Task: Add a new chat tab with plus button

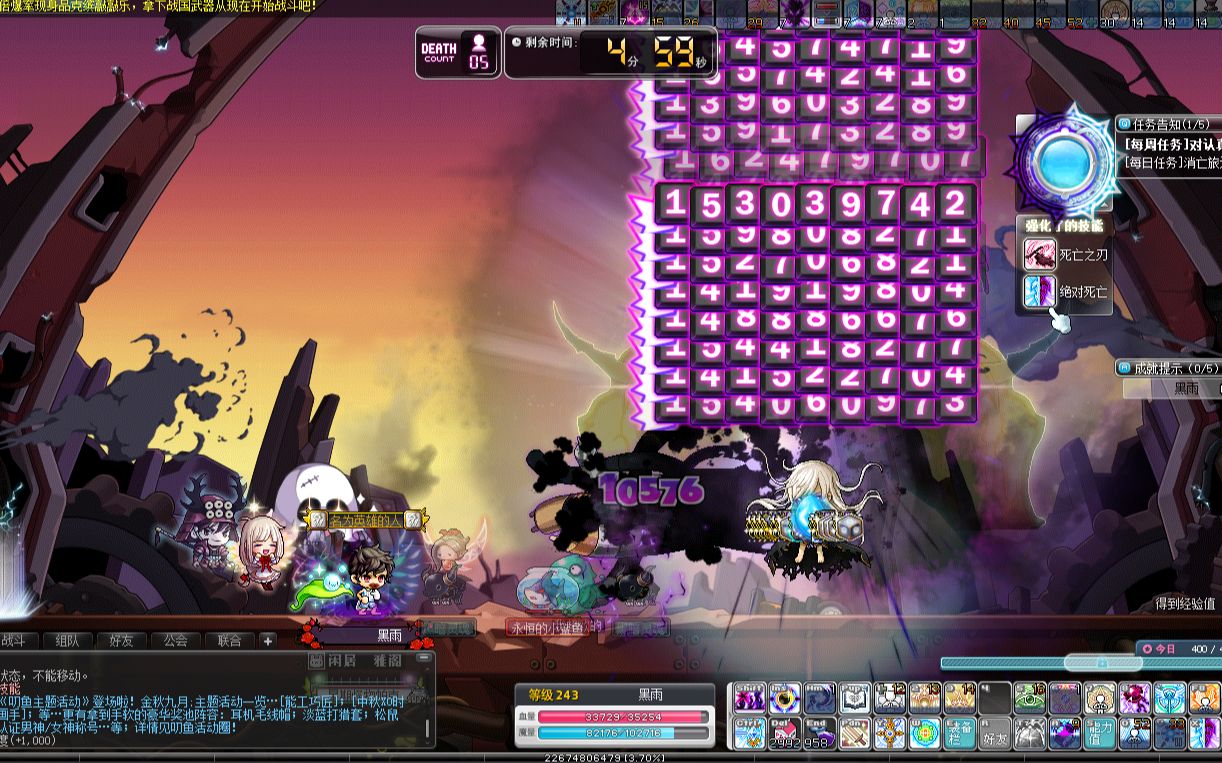Action: tap(267, 640)
